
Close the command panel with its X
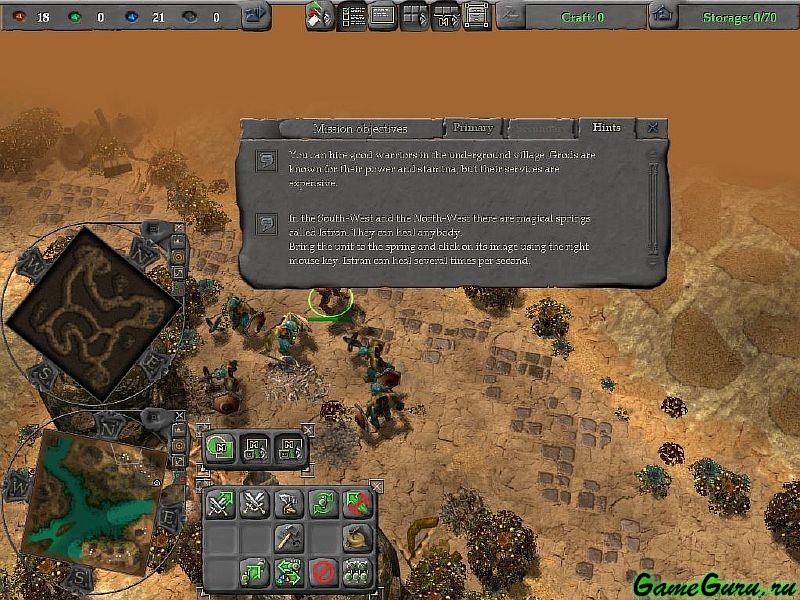click(376, 486)
